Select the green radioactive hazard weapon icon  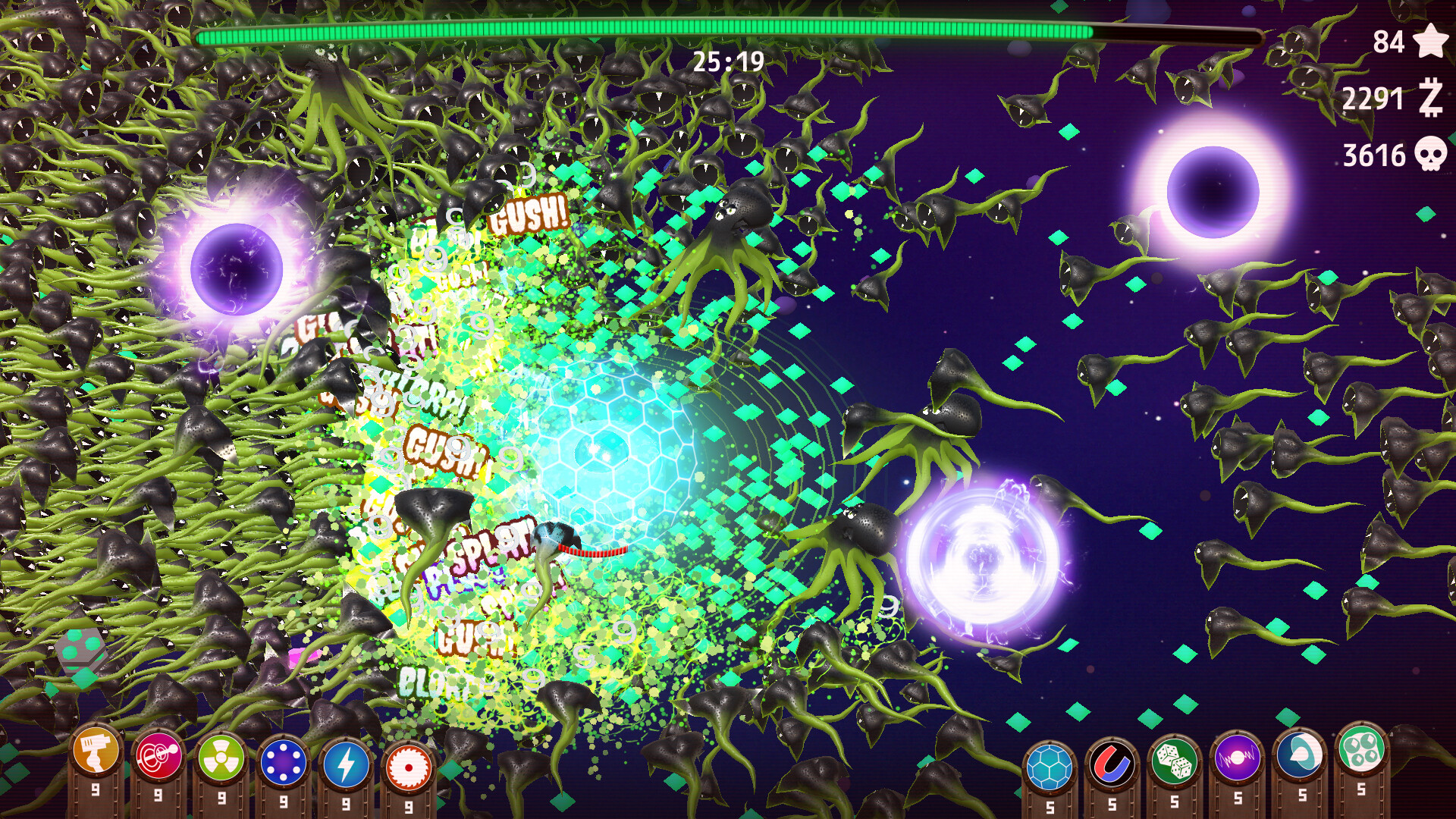(x=220, y=758)
